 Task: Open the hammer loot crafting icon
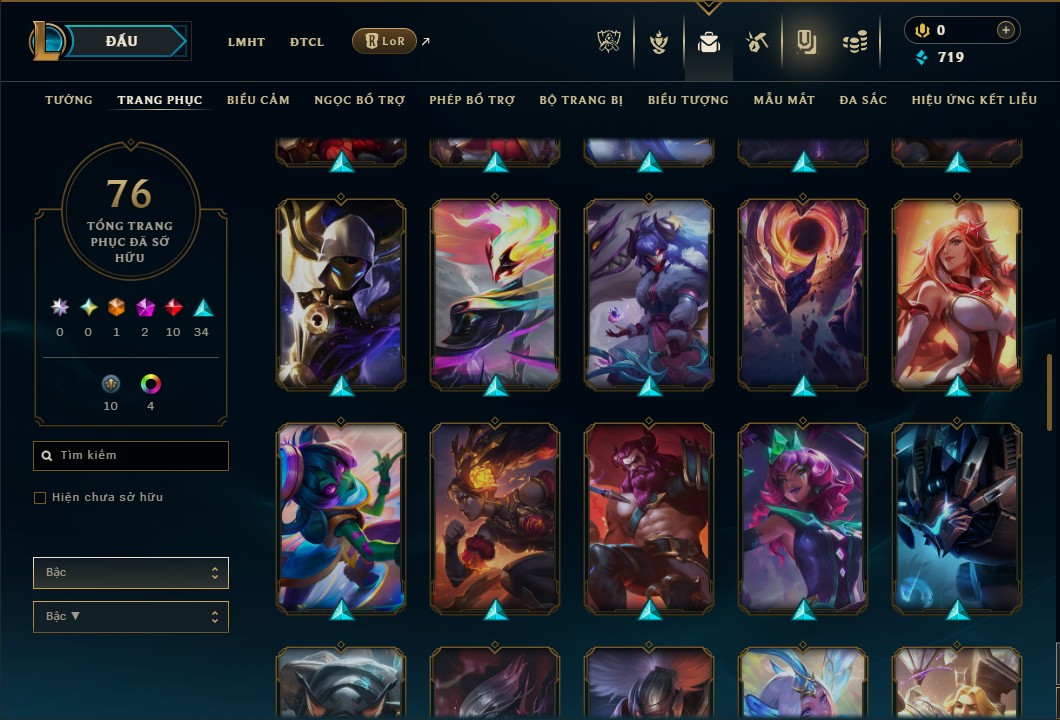756,42
